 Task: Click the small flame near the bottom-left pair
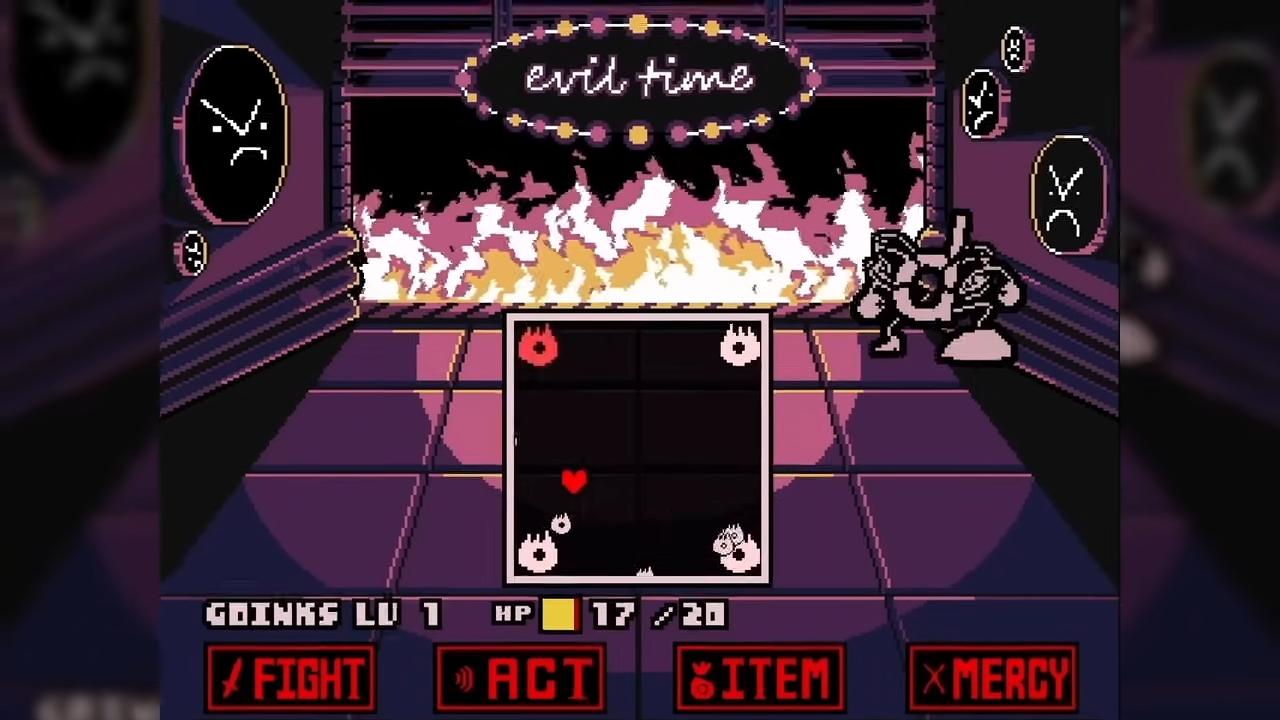tap(561, 523)
